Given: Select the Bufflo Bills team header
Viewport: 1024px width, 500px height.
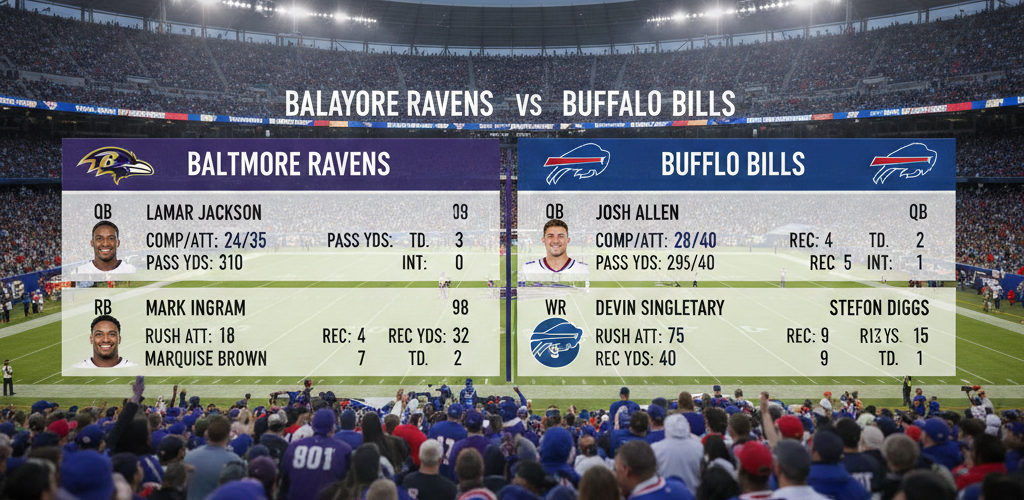Looking at the screenshot, I should tap(733, 163).
